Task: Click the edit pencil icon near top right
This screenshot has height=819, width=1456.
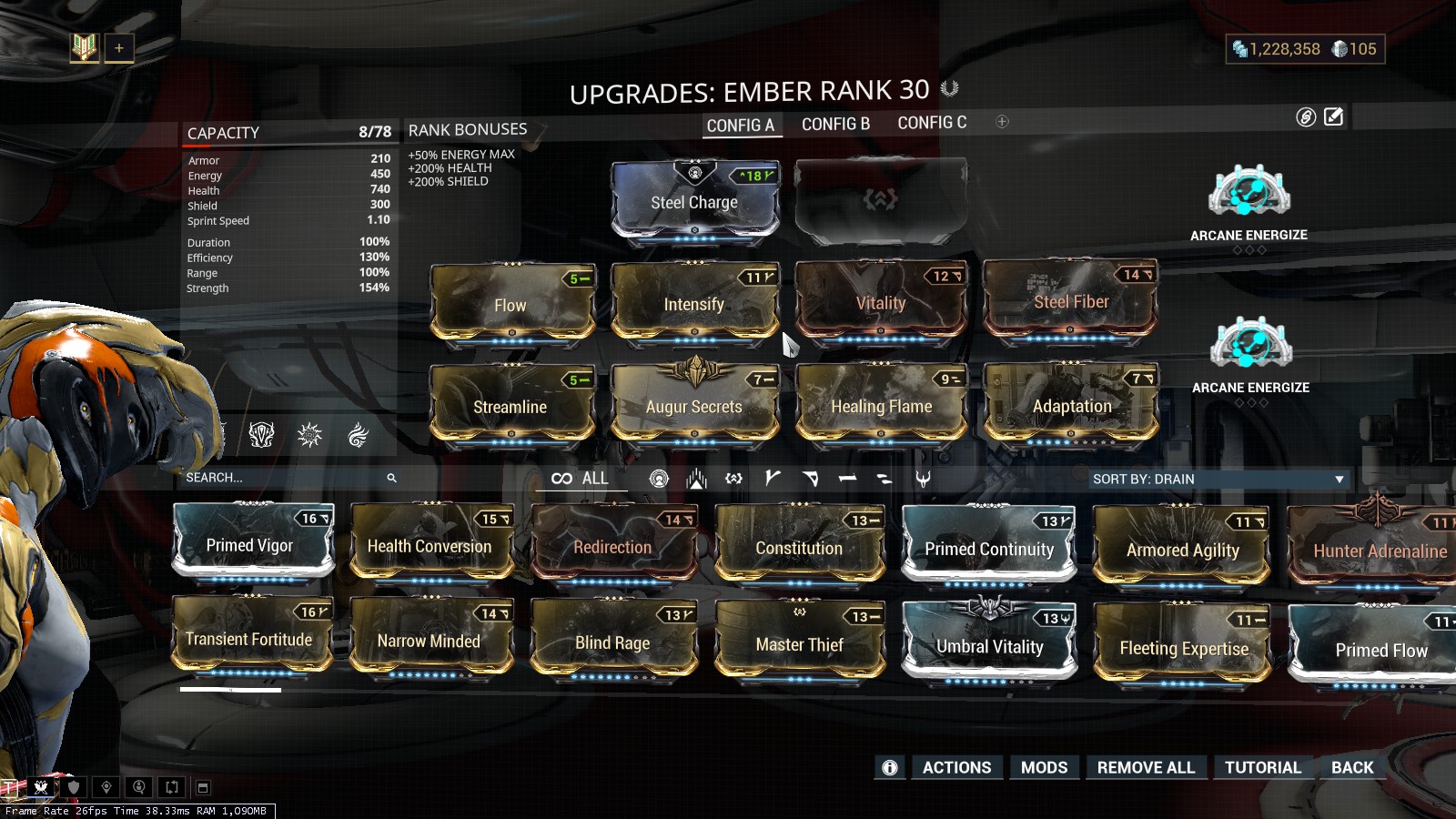Action: tap(1333, 116)
